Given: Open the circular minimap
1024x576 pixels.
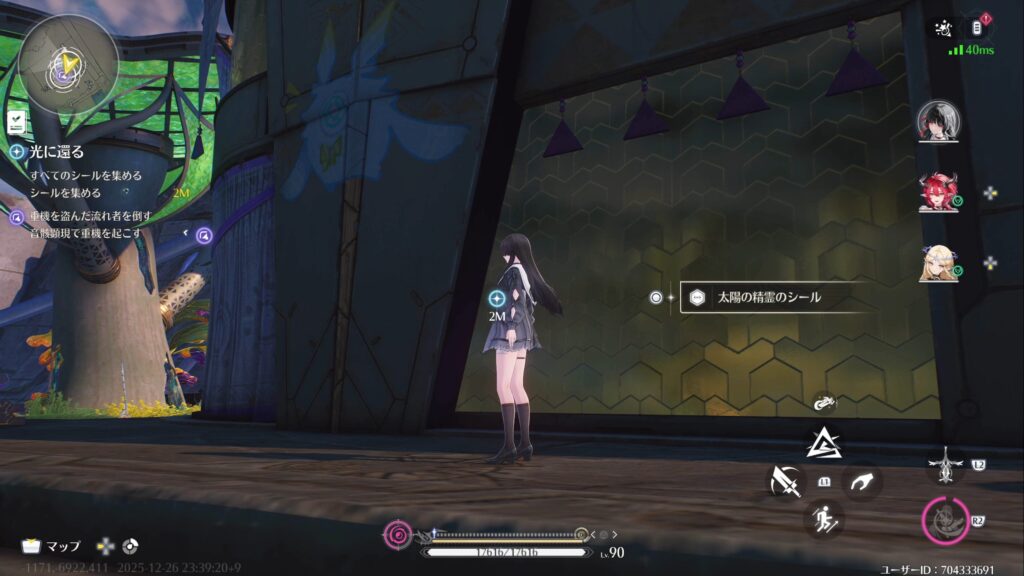Looking at the screenshot, I should coord(67,62).
